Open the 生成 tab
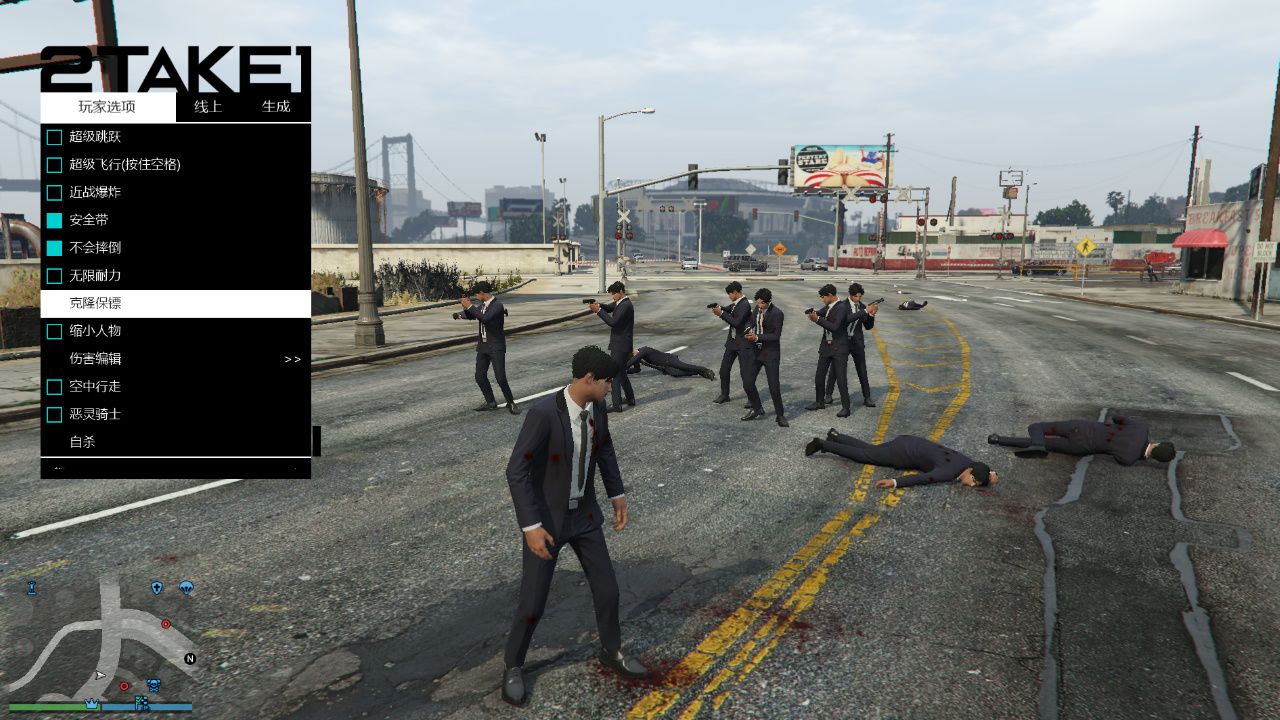 pyautogui.click(x=277, y=106)
